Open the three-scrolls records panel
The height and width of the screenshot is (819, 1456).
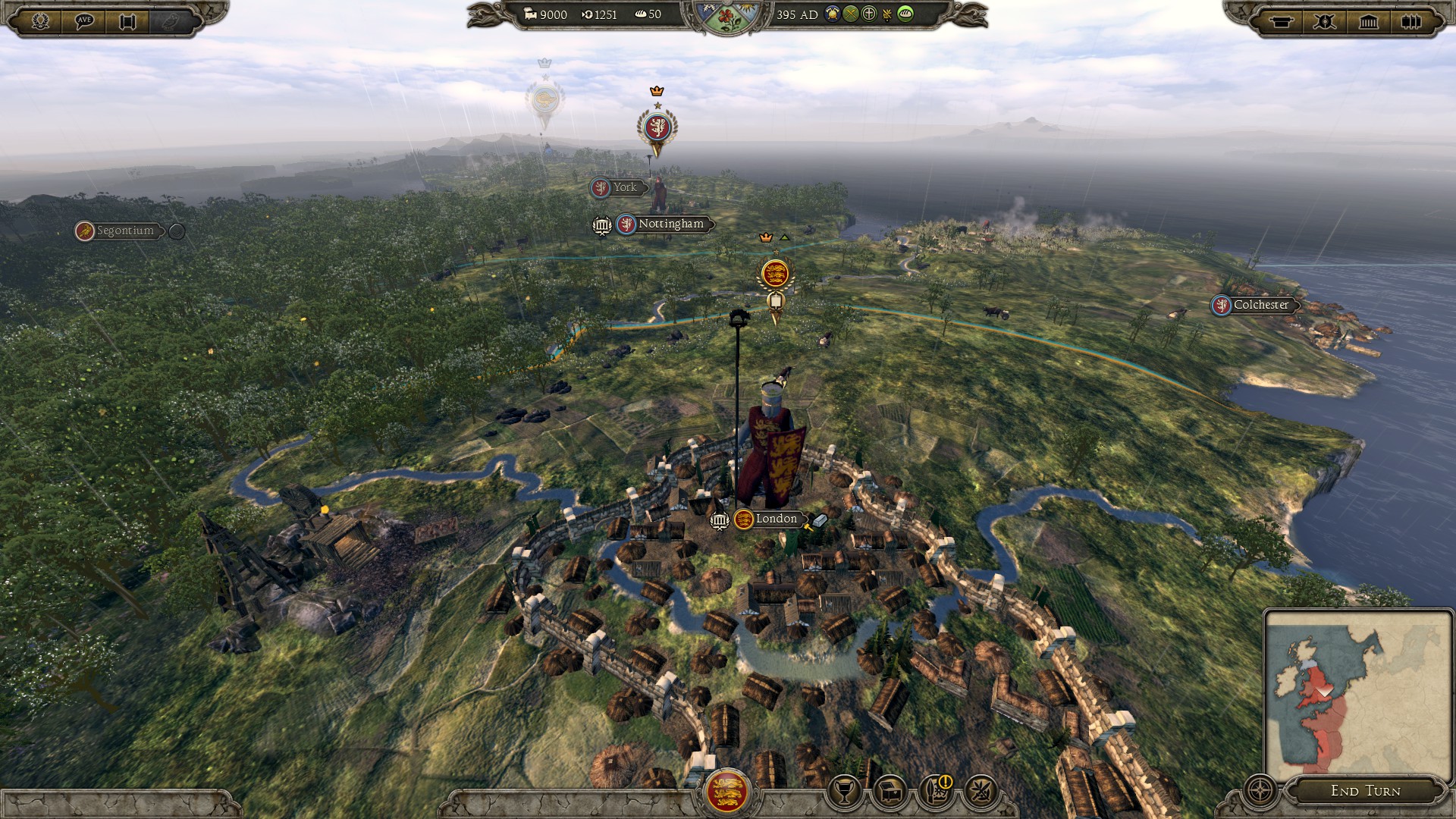(x=1410, y=21)
